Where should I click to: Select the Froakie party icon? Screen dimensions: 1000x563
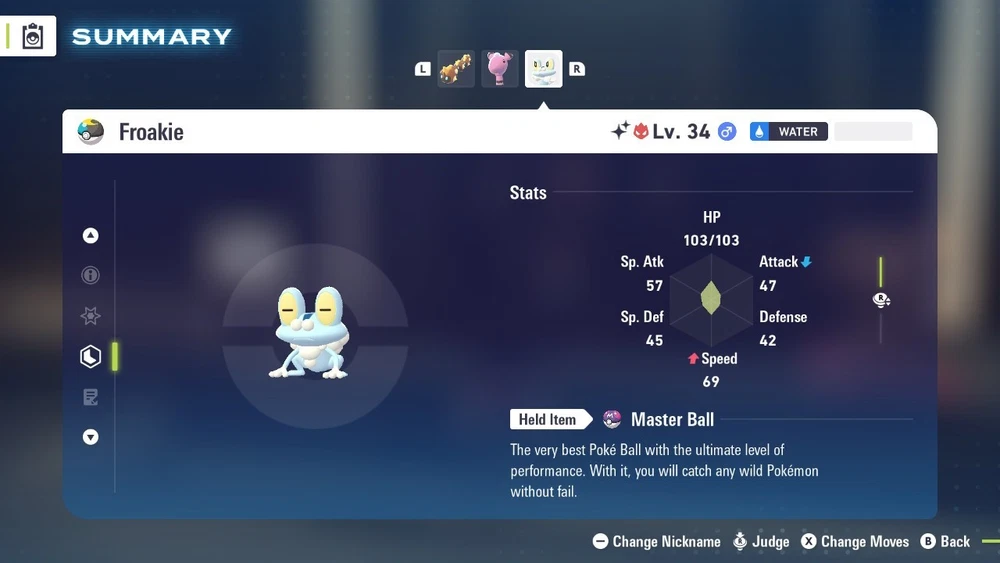click(544, 69)
